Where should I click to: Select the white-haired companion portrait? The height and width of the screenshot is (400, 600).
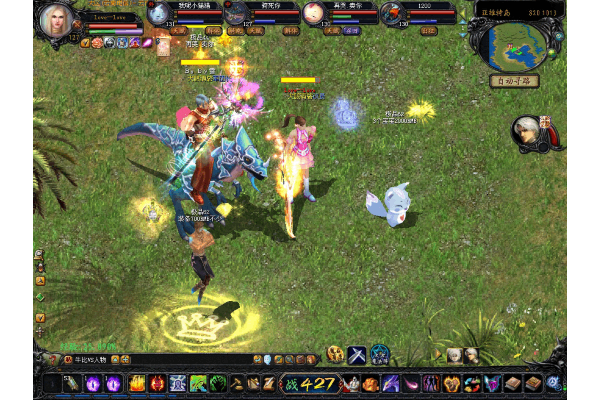526,132
